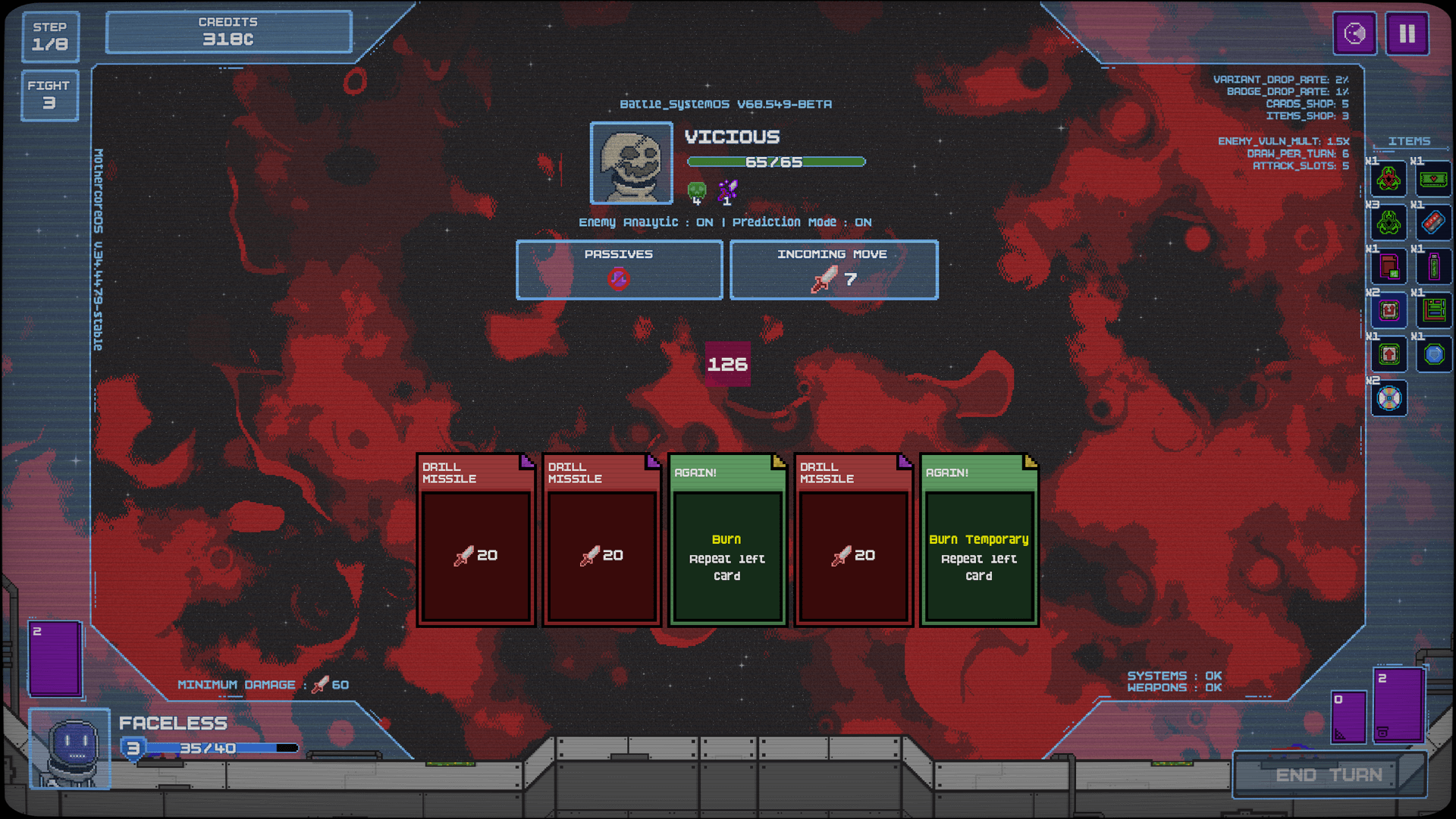Use the green heart ticket item
1456x819 pixels.
pos(1433,180)
